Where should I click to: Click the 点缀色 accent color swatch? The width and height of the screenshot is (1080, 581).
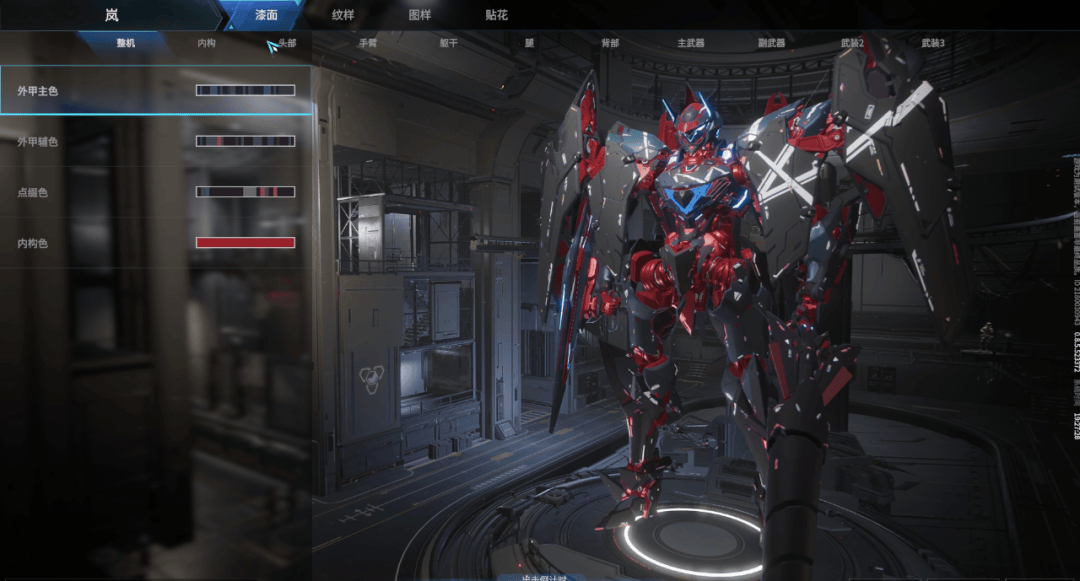[x=245, y=192]
